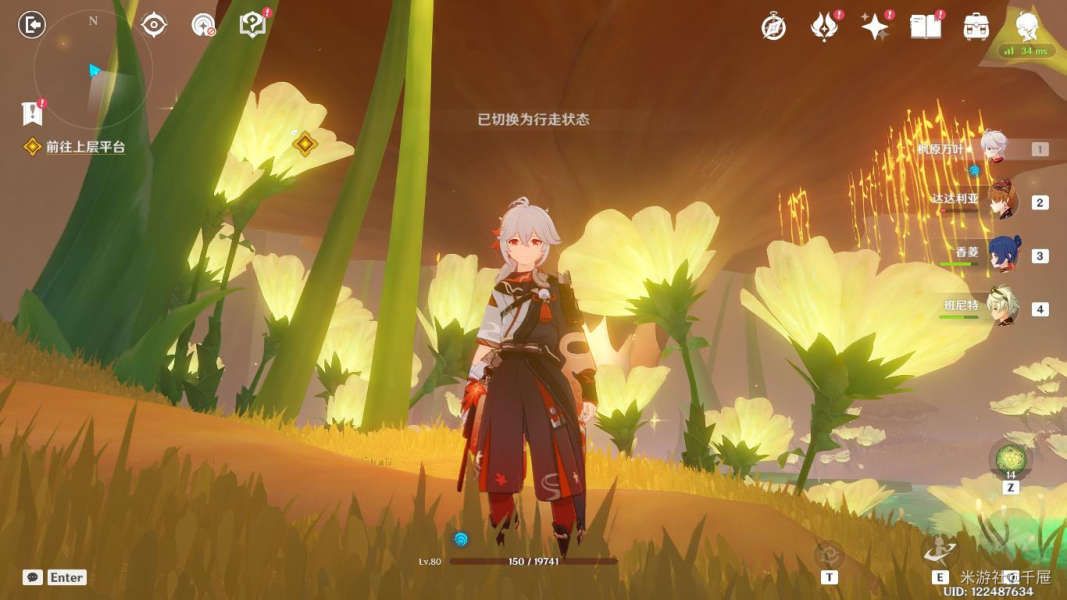This screenshot has height=600, width=1067.
Task: Click the exit door icon
Action: click(32, 25)
